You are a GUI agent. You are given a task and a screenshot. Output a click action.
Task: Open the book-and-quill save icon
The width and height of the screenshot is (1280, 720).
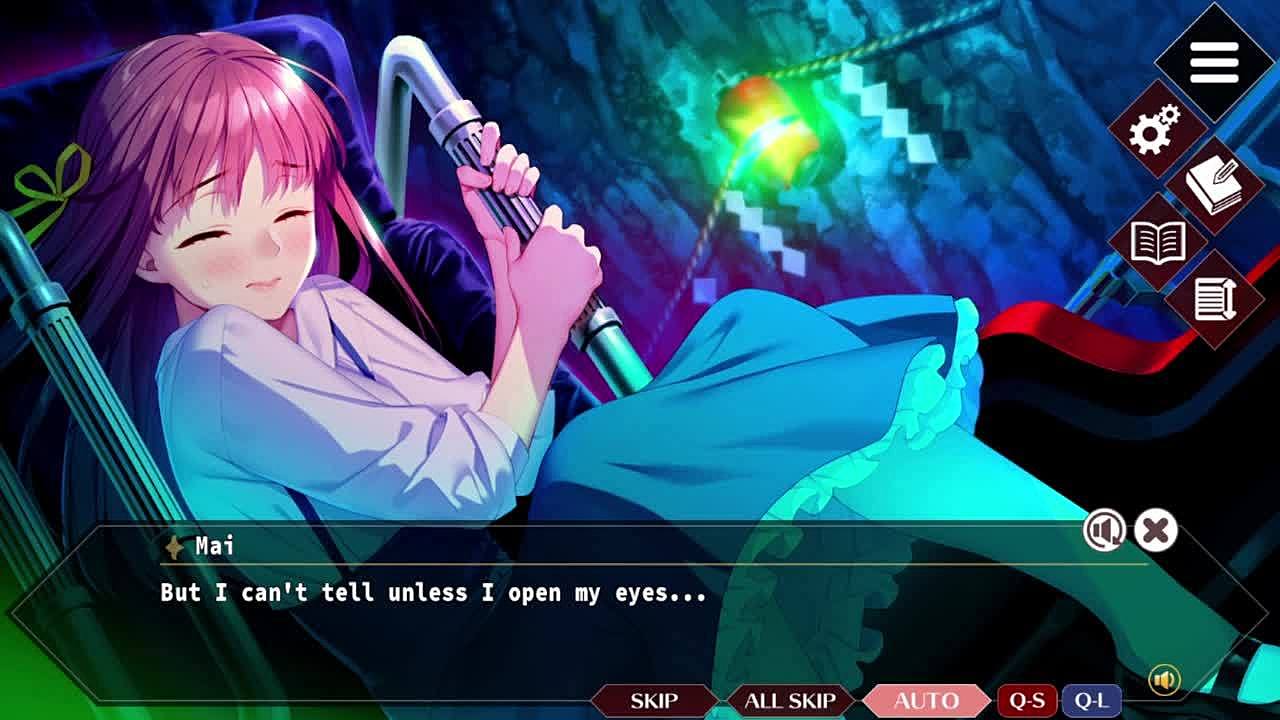pyautogui.click(x=1214, y=186)
